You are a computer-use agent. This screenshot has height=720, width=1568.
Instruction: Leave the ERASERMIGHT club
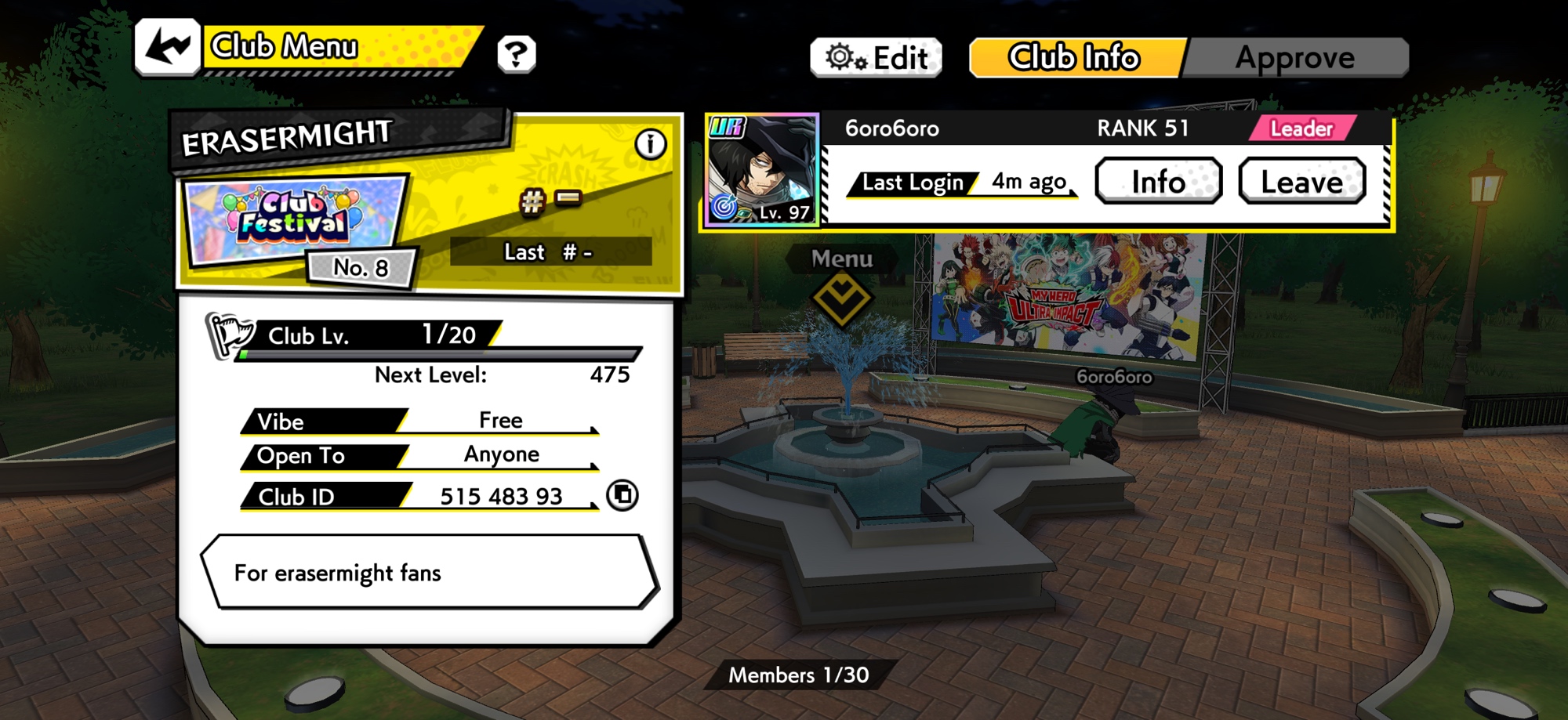click(1301, 182)
